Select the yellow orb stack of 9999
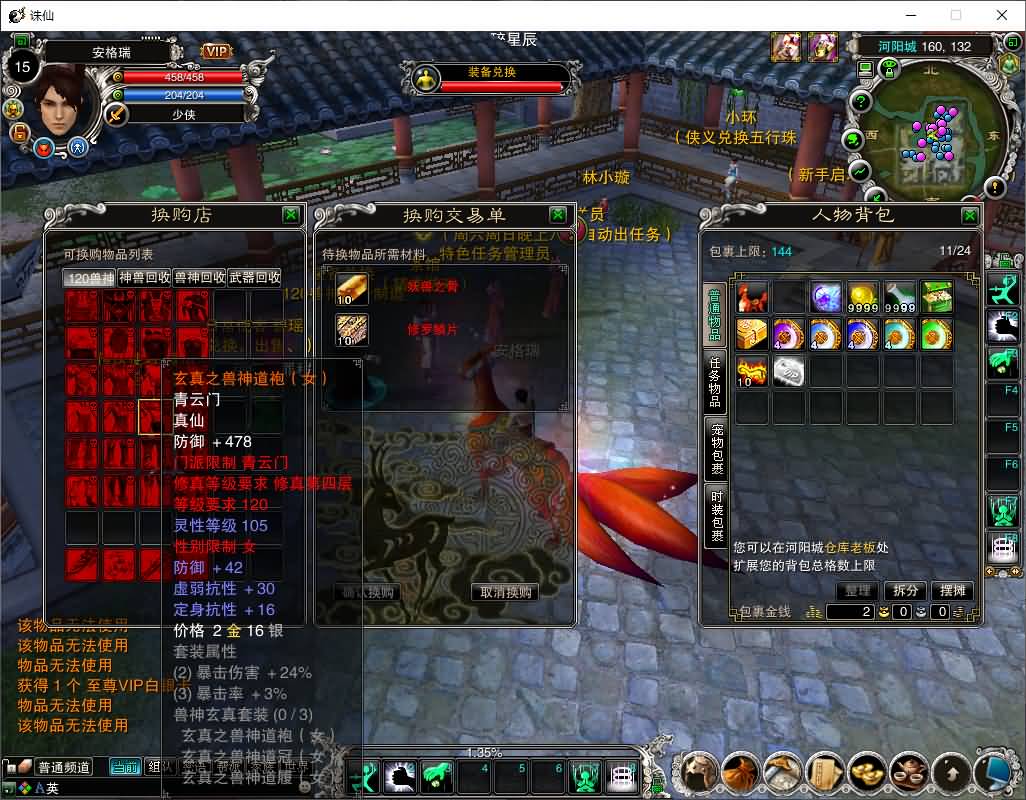1026x800 pixels. click(x=863, y=297)
